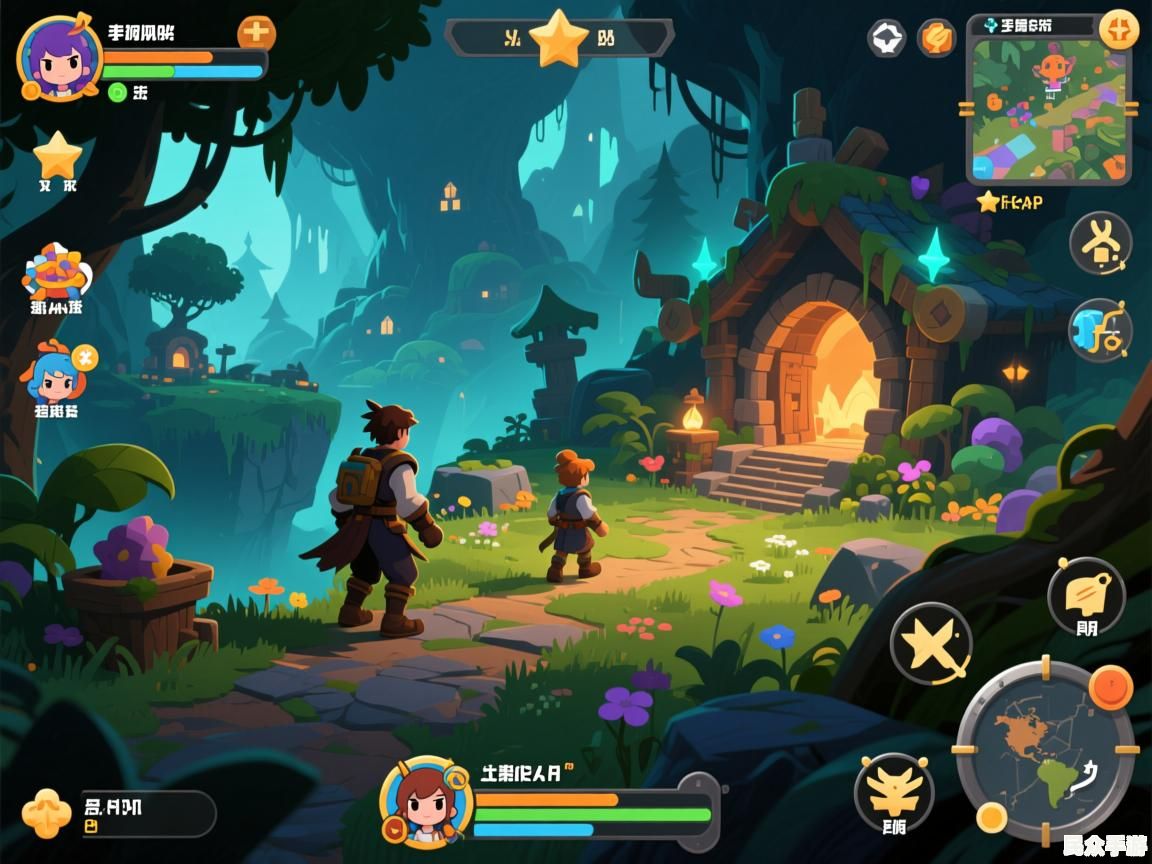Open the forest minimap
The width and height of the screenshot is (1152, 864).
(1047, 108)
